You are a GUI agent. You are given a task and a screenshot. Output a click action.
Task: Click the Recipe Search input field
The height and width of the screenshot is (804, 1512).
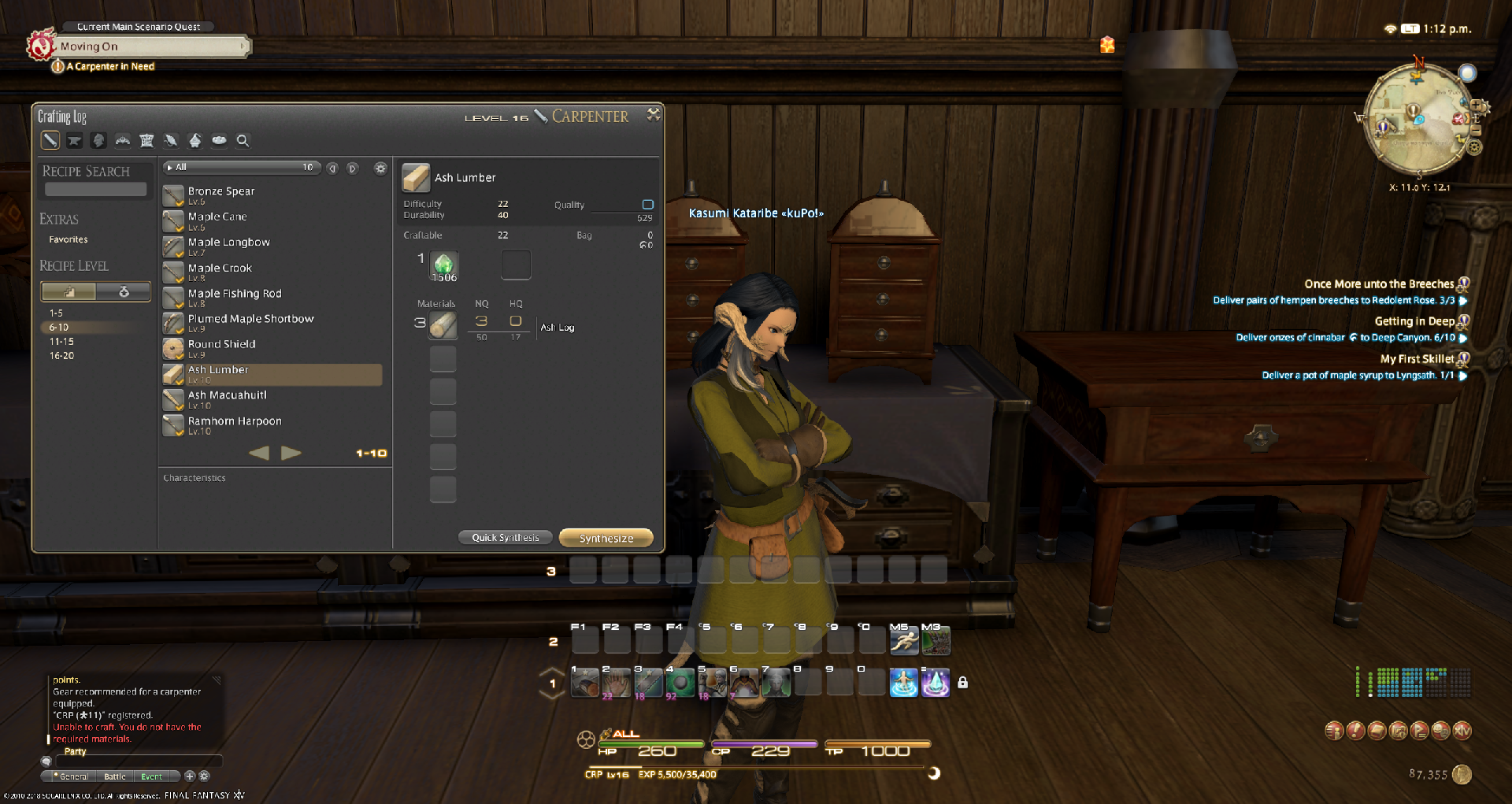(95, 189)
